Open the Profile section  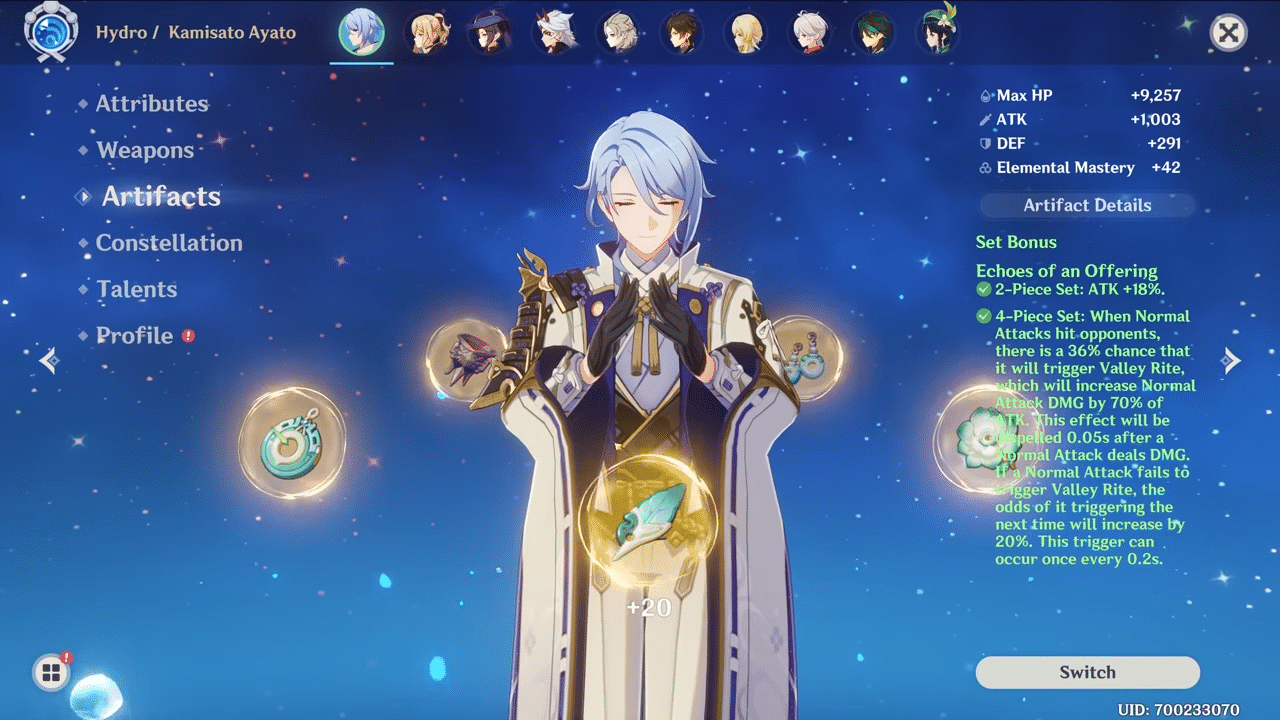pyautogui.click(x=134, y=336)
